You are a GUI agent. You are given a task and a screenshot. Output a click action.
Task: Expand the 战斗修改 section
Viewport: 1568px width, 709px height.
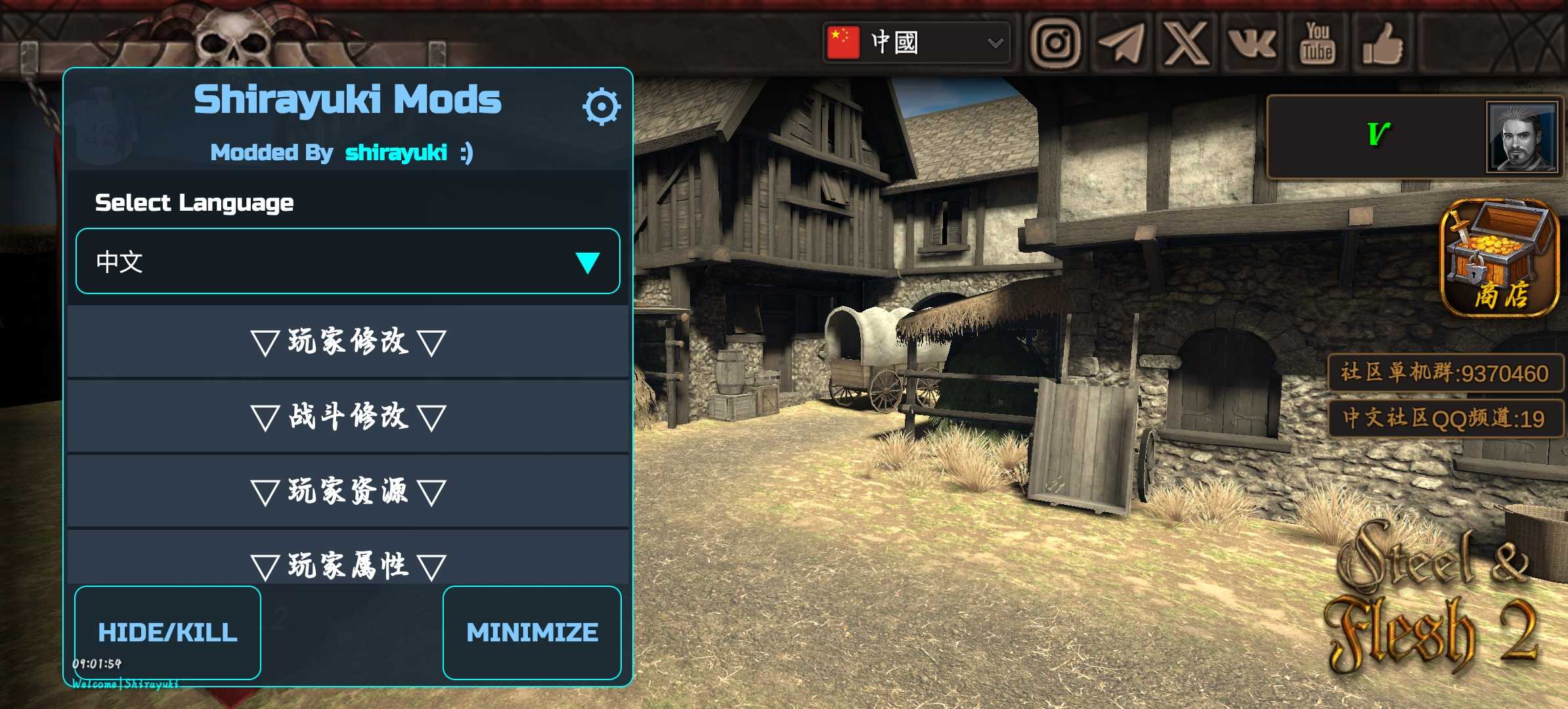coord(347,416)
